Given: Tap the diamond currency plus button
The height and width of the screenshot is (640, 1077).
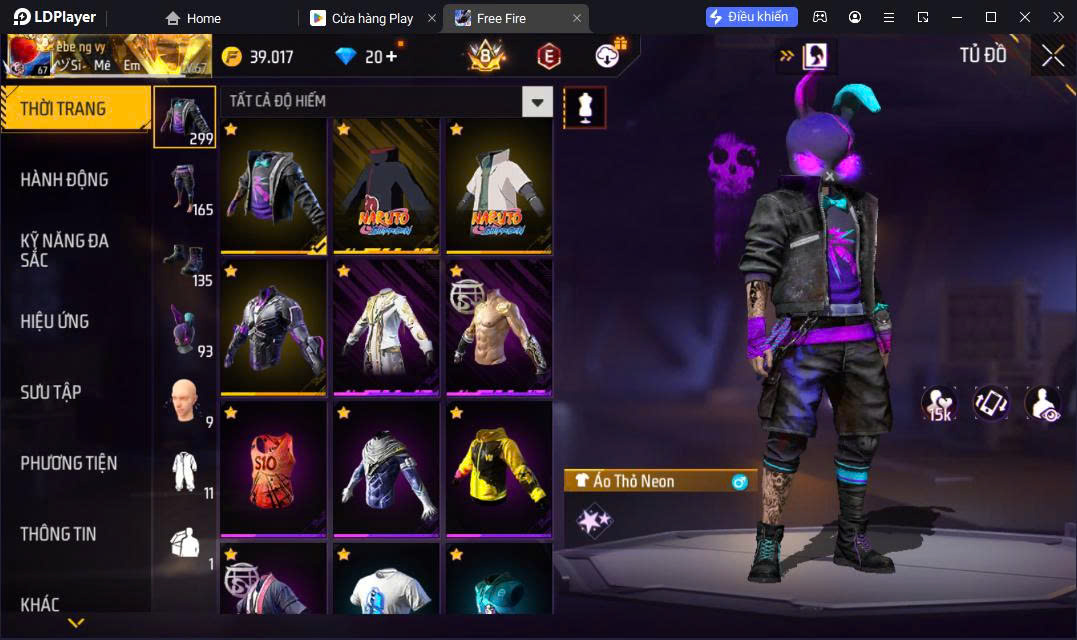Looking at the screenshot, I should click(x=390, y=56).
